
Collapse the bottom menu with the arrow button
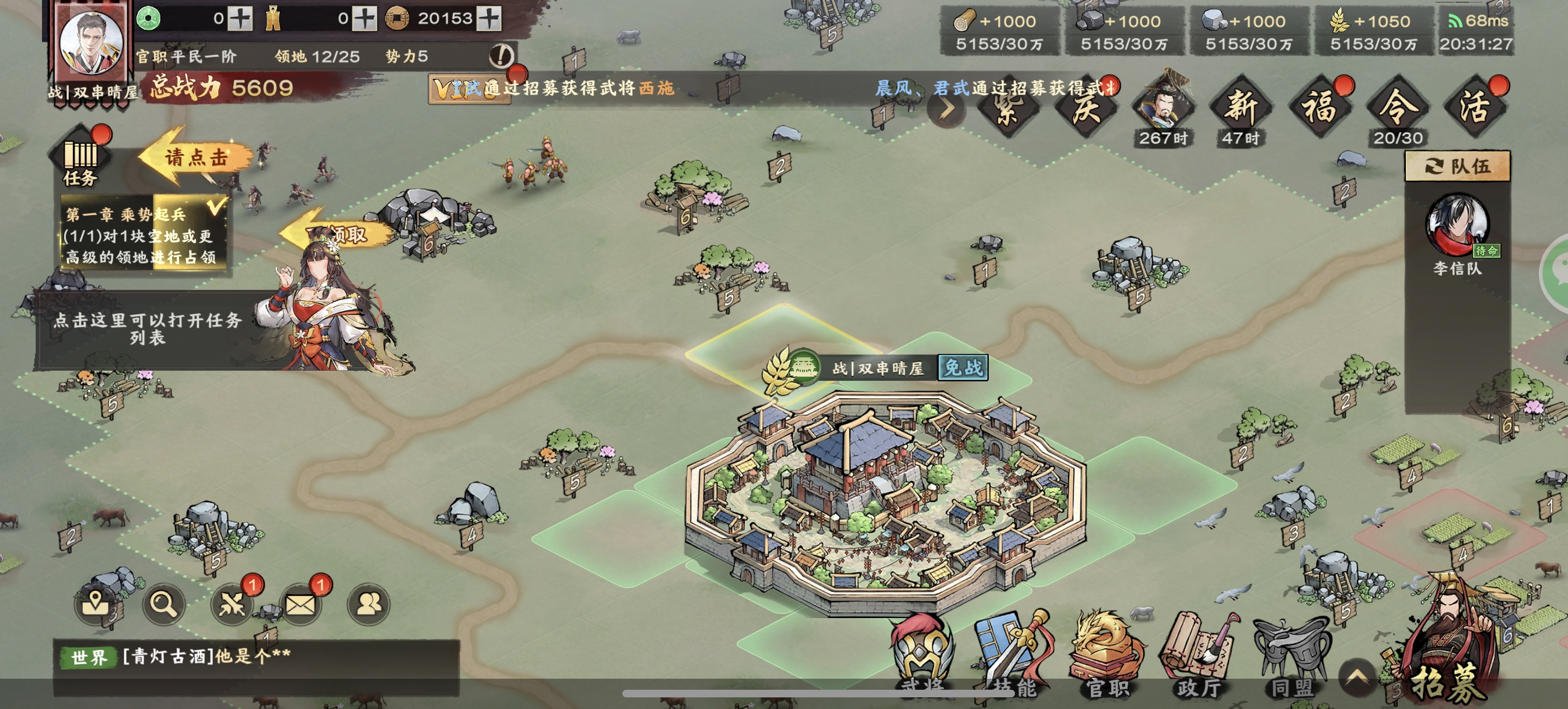pos(1357,678)
